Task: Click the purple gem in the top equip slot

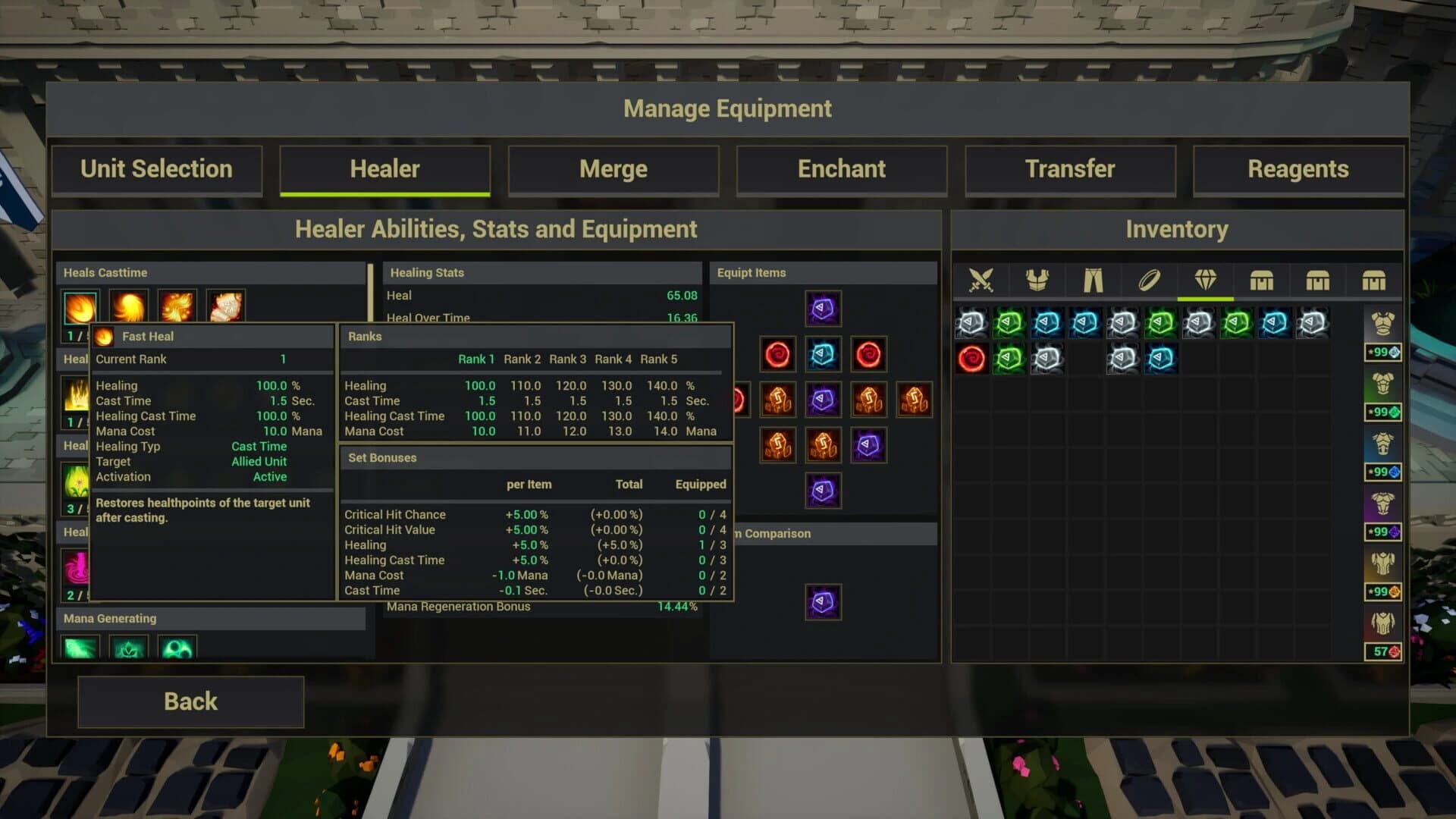Action: [x=824, y=309]
